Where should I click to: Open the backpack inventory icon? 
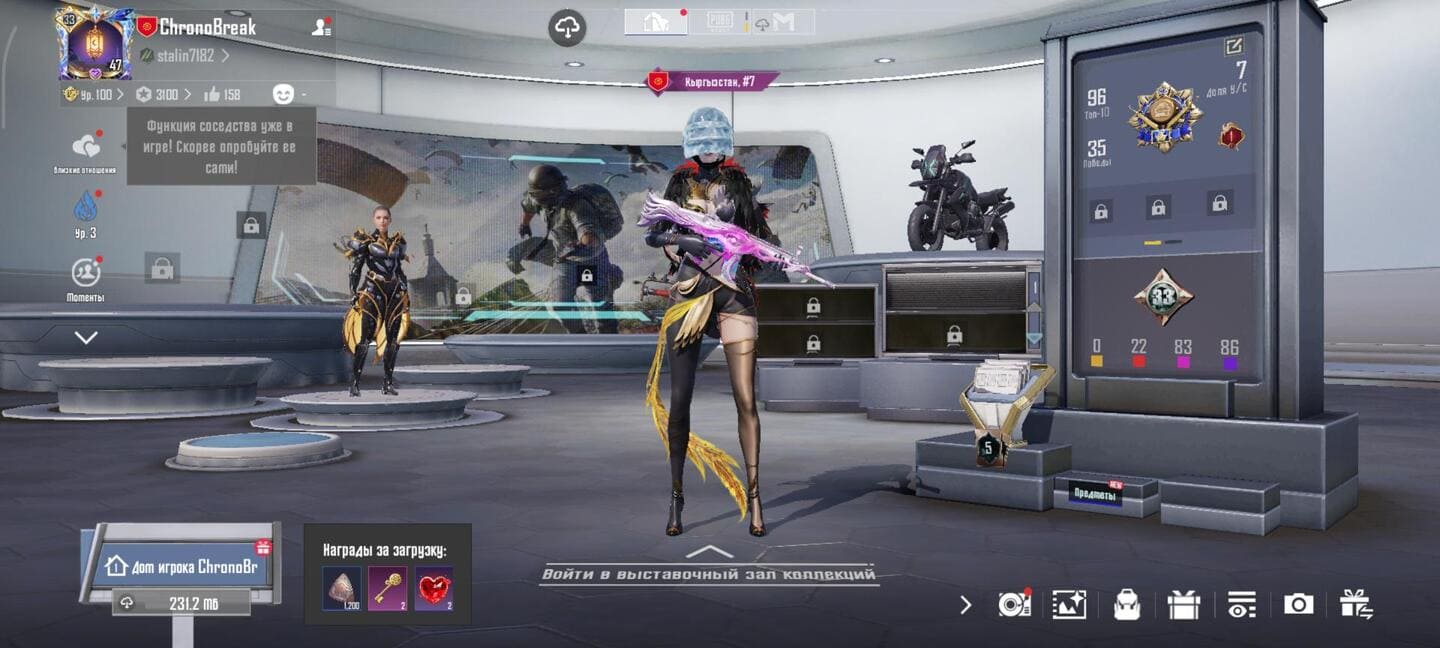(1127, 604)
